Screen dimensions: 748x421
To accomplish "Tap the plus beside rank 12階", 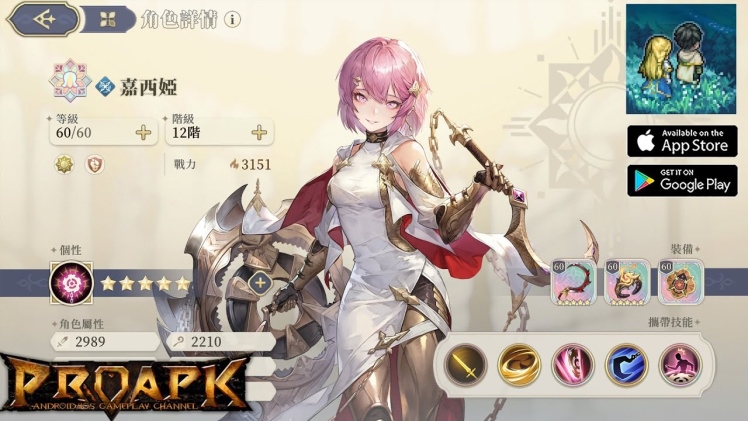I will (x=259, y=133).
